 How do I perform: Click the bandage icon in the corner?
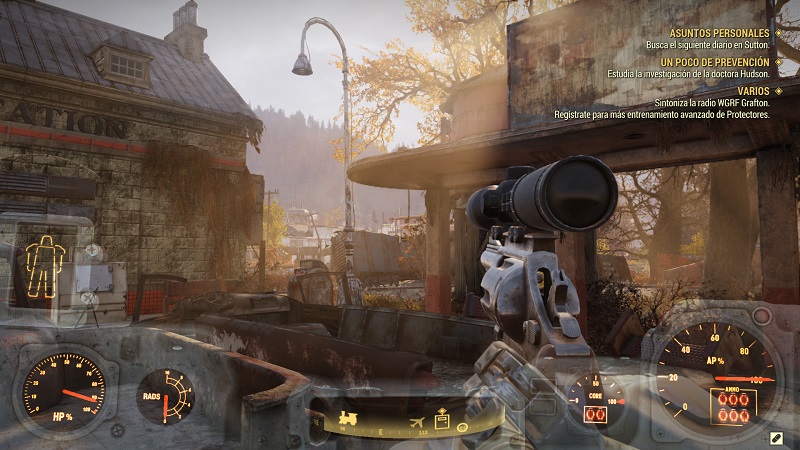click(776, 437)
